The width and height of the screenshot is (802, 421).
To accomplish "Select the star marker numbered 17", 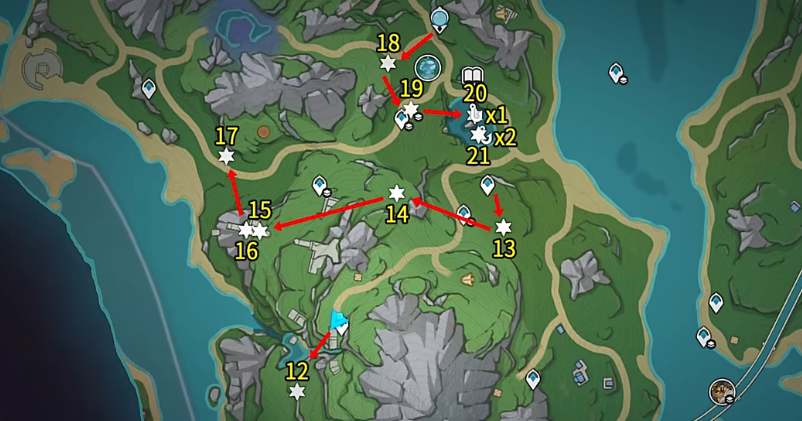I will tap(226, 156).
